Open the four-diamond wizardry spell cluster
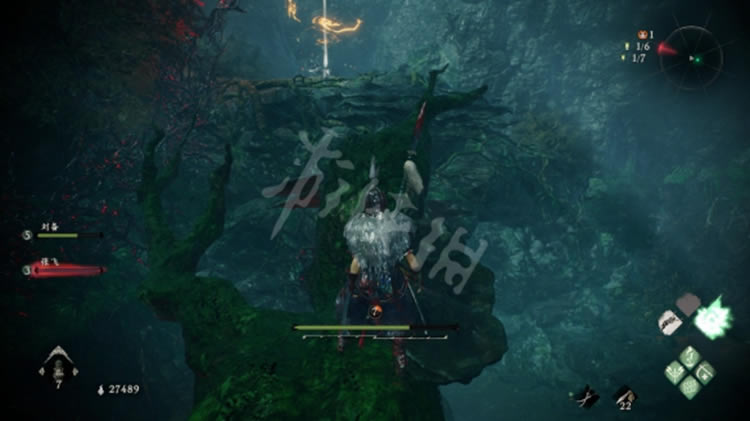Image resolution: width=750 pixels, height=421 pixels. (x=690, y=370)
